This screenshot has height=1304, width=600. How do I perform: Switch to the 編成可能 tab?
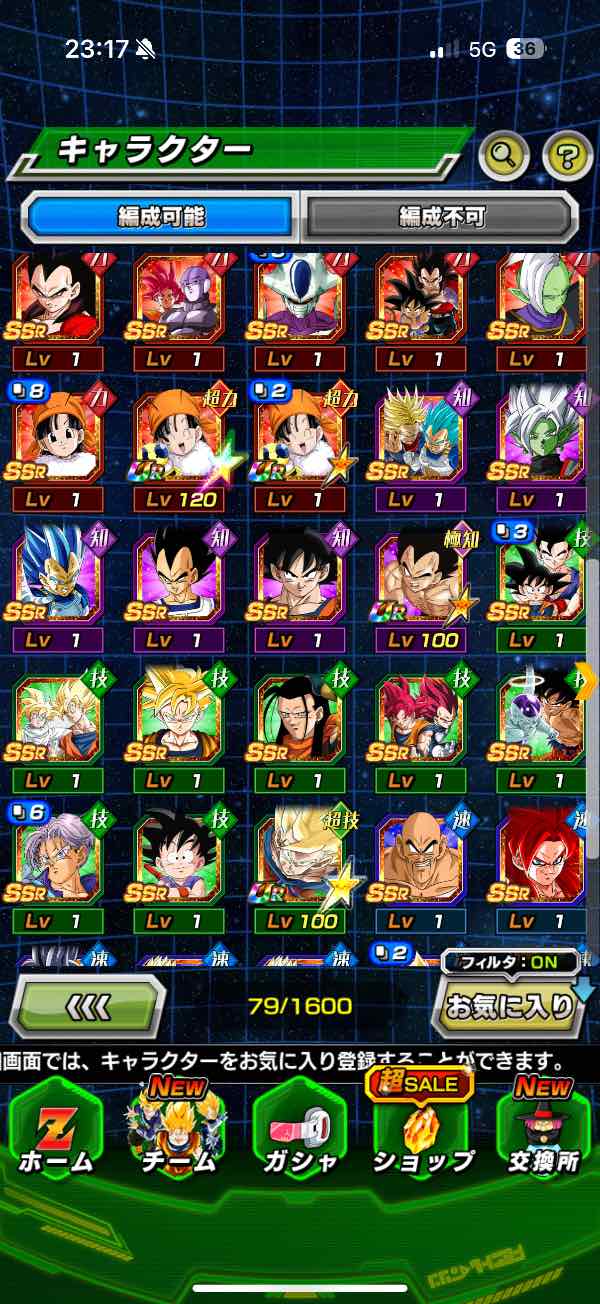tap(162, 216)
